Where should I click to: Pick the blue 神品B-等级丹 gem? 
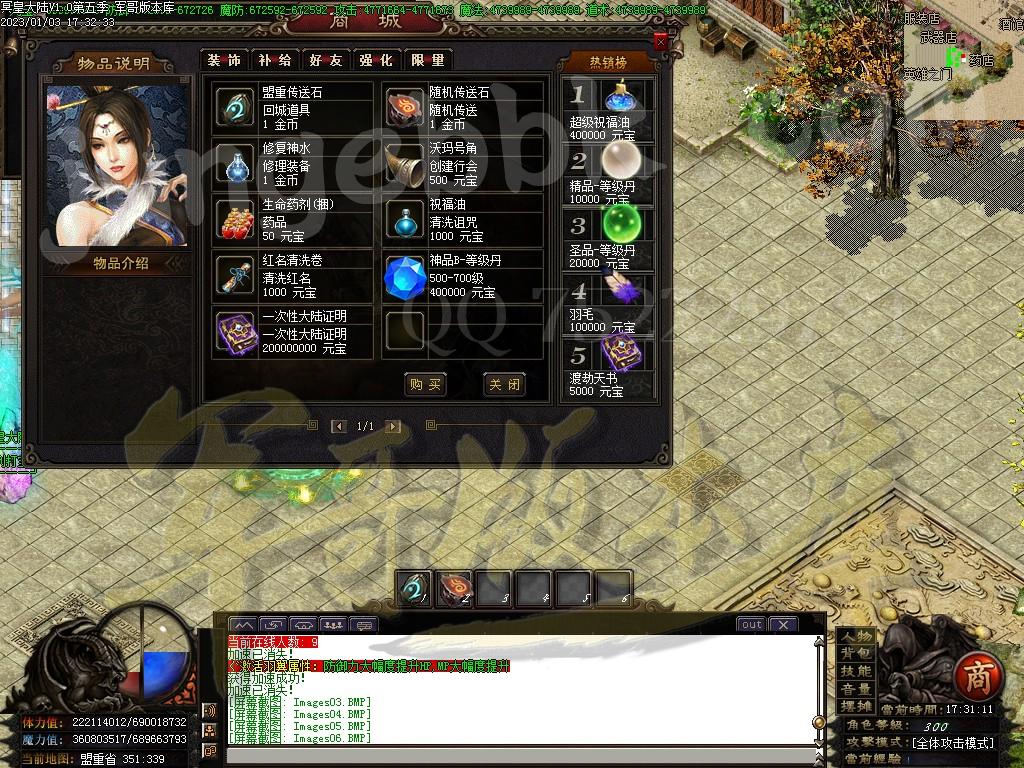point(405,278)
